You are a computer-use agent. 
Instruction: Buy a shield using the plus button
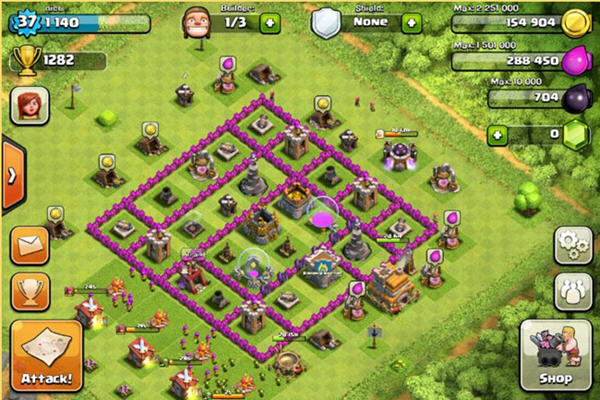click(x=411, y=22)
